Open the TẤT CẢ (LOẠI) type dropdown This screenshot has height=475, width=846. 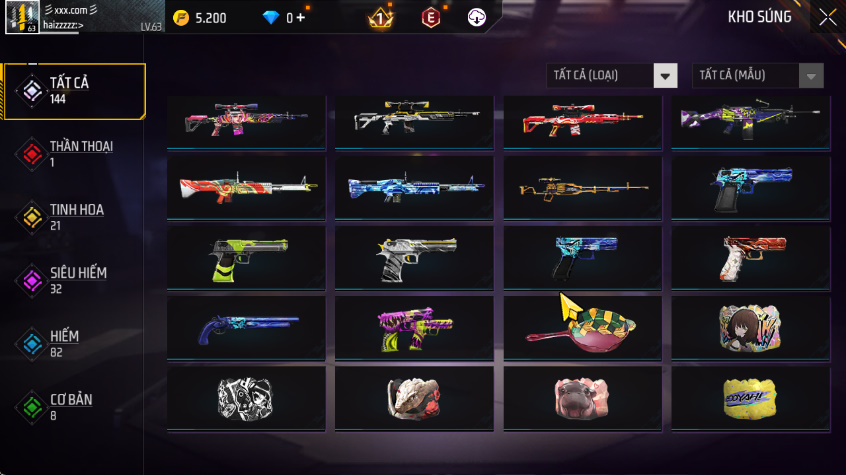click(x=612, y=76)
